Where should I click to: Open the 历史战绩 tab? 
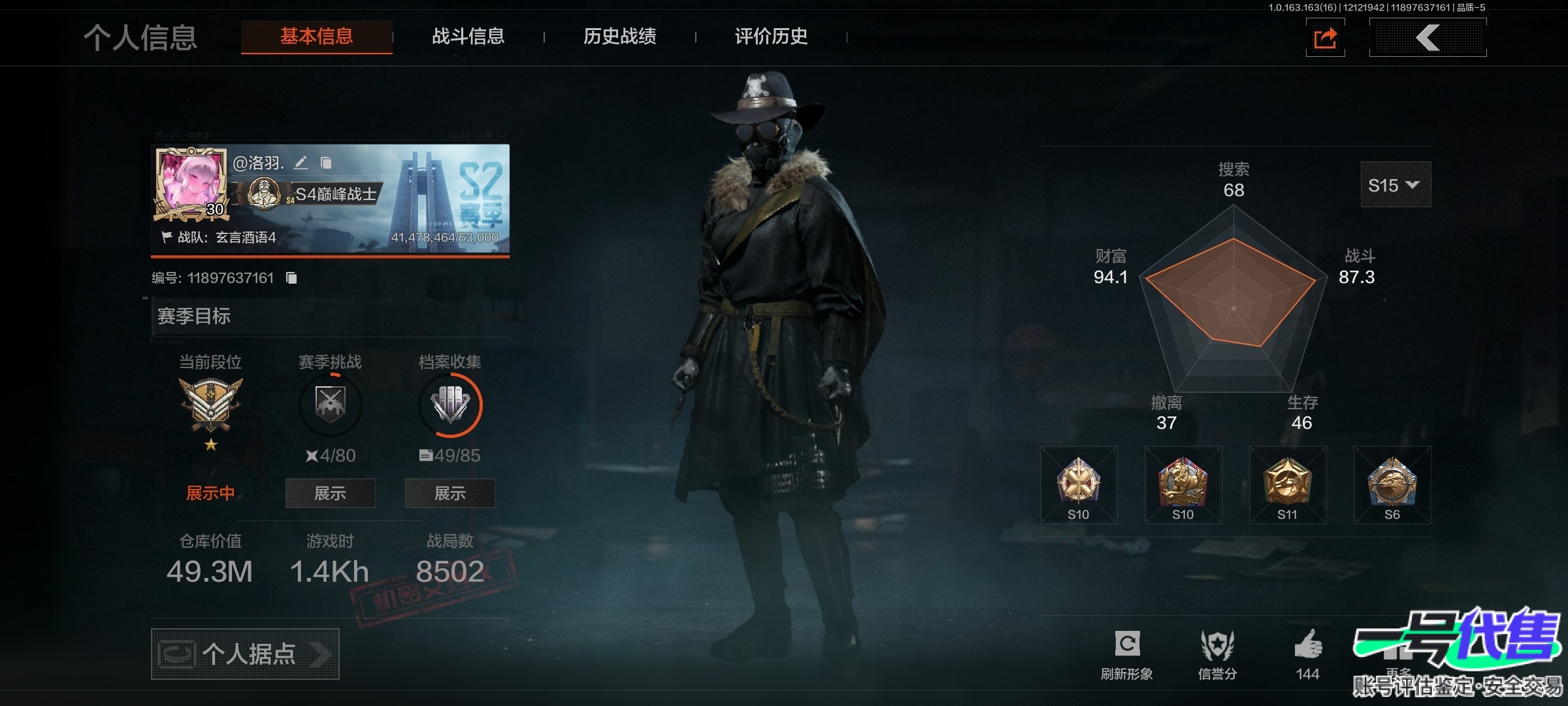click(x=619, y=37)
